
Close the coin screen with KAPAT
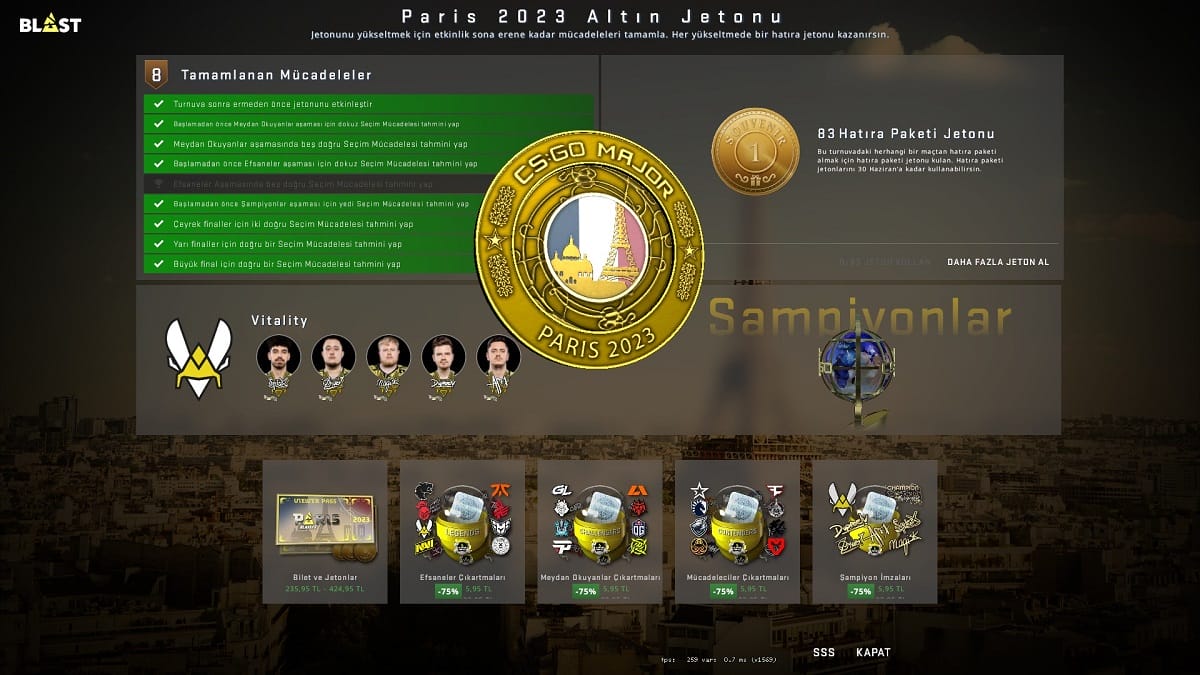(x=872, y=652)
